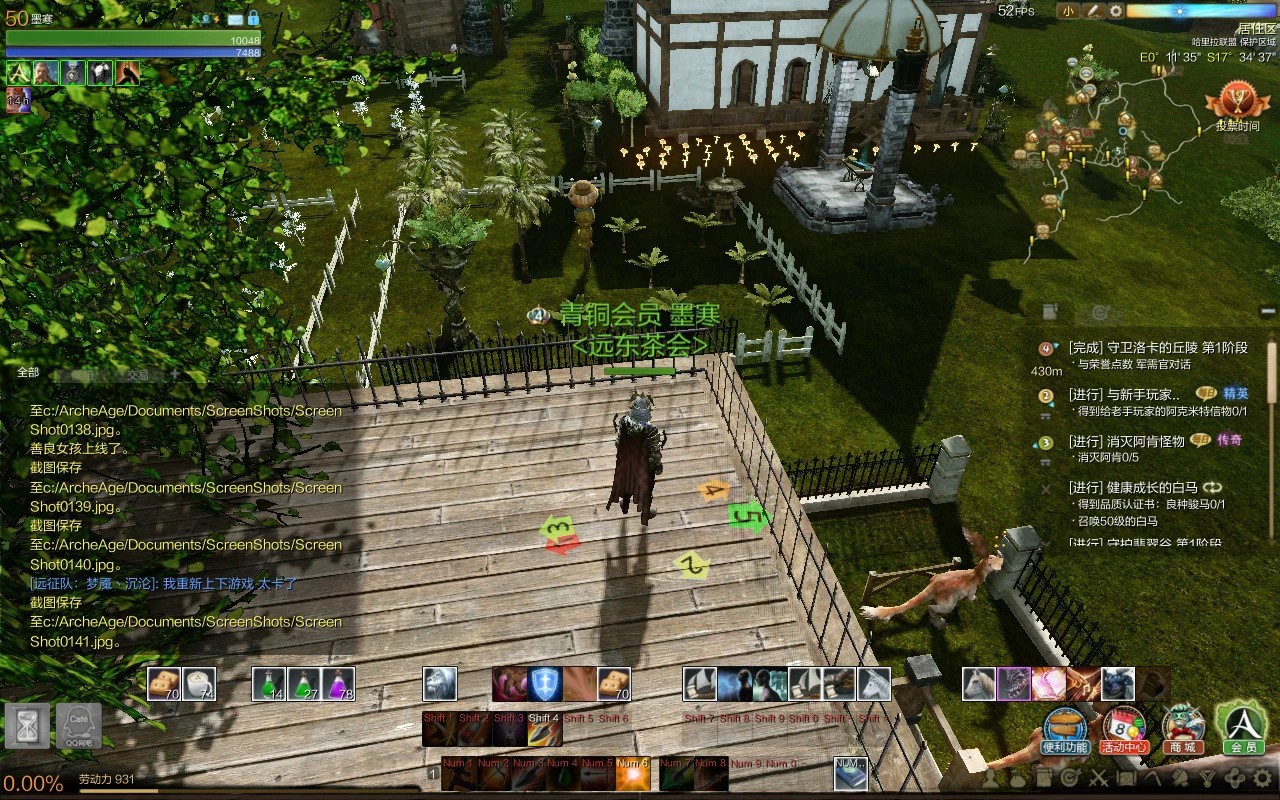Click the minimap pencil icon
This screenshot has width=1280, height=800.
(x=1093, y=11)
